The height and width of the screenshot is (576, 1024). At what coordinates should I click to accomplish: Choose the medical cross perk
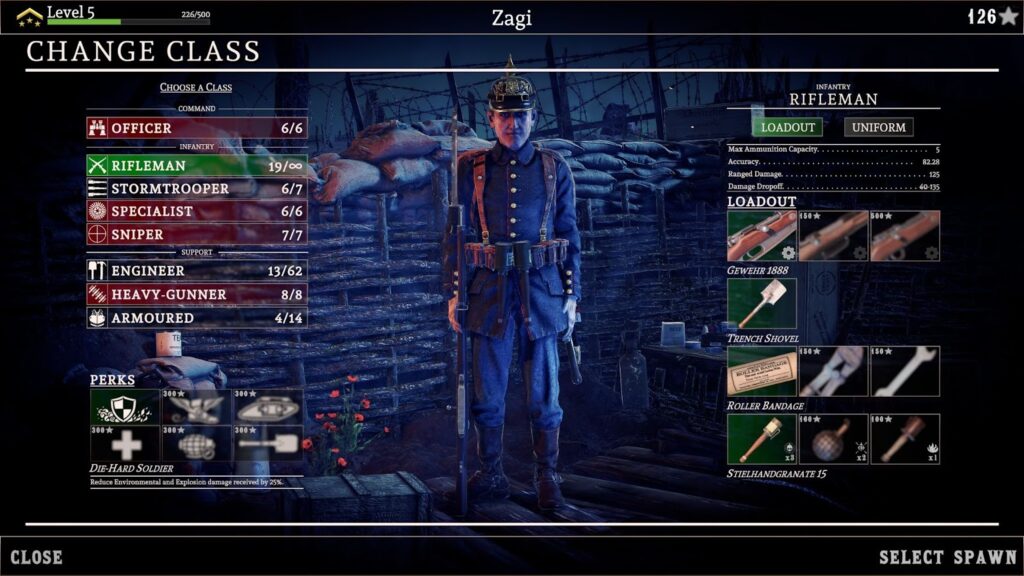point(125,442)
